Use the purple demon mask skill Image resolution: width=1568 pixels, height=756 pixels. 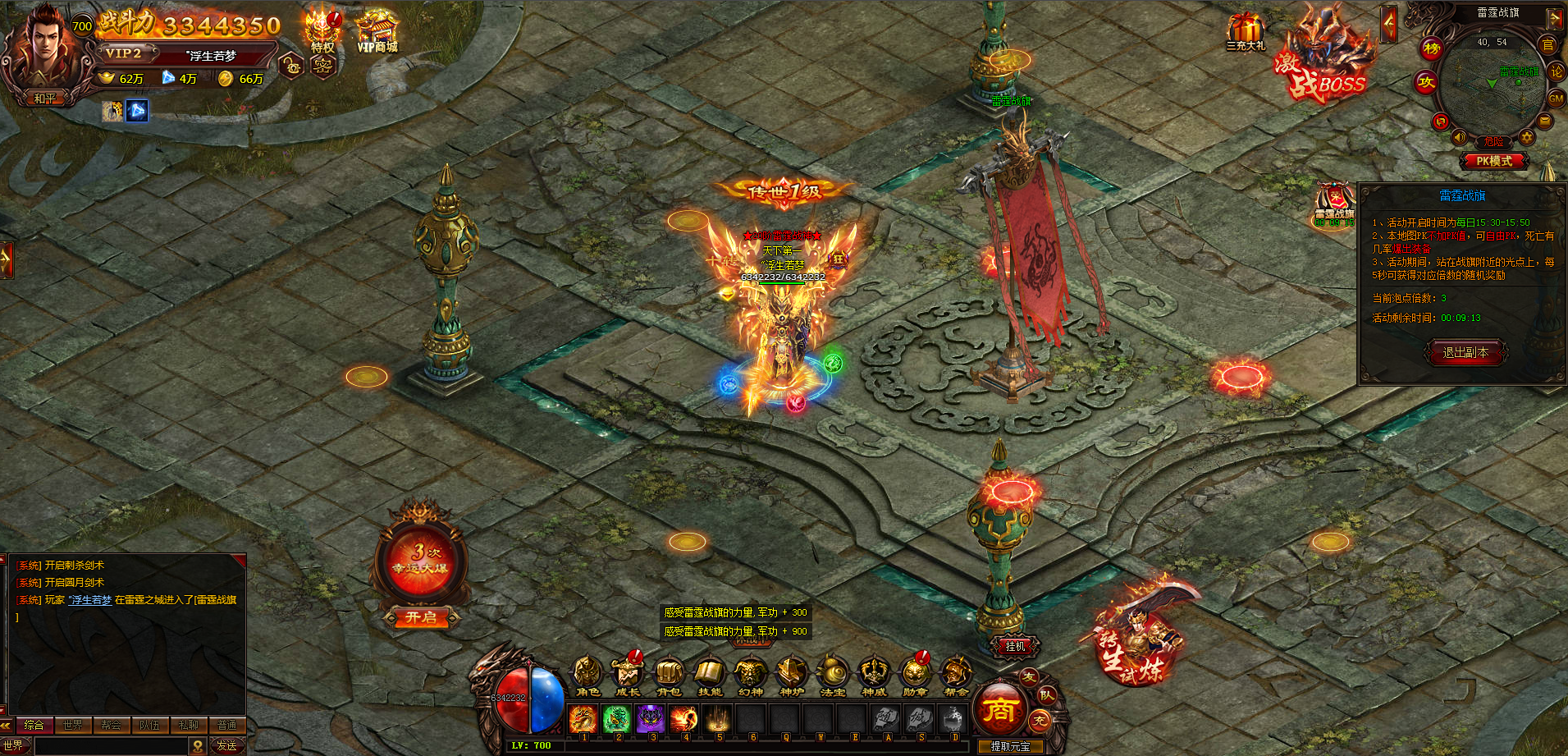pos(651,719)
